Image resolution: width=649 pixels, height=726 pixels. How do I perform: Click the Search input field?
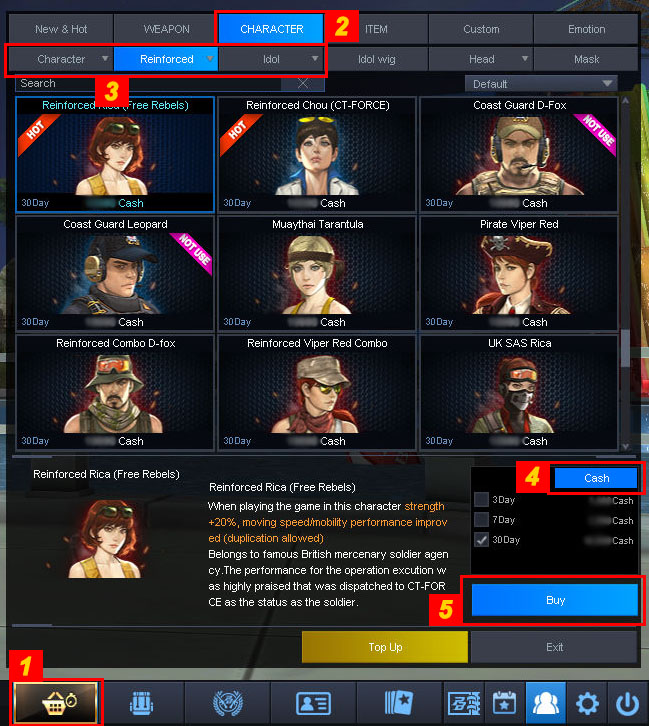[155, 84]
